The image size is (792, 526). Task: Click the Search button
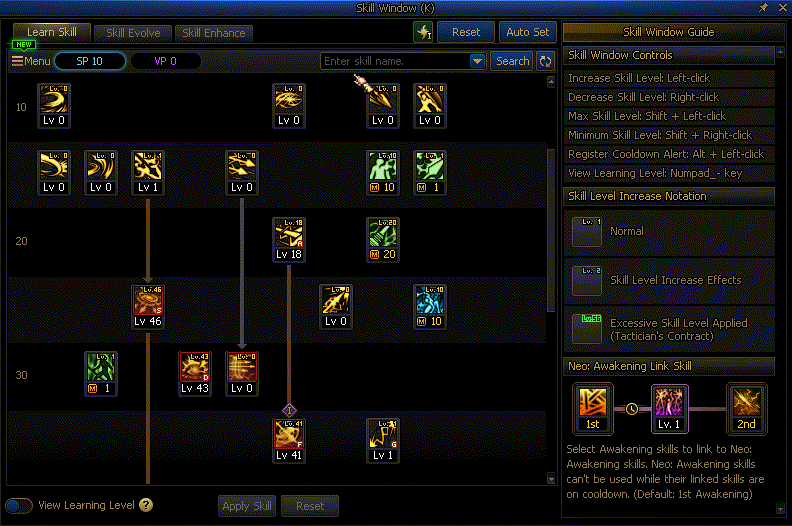coord(512,61)
